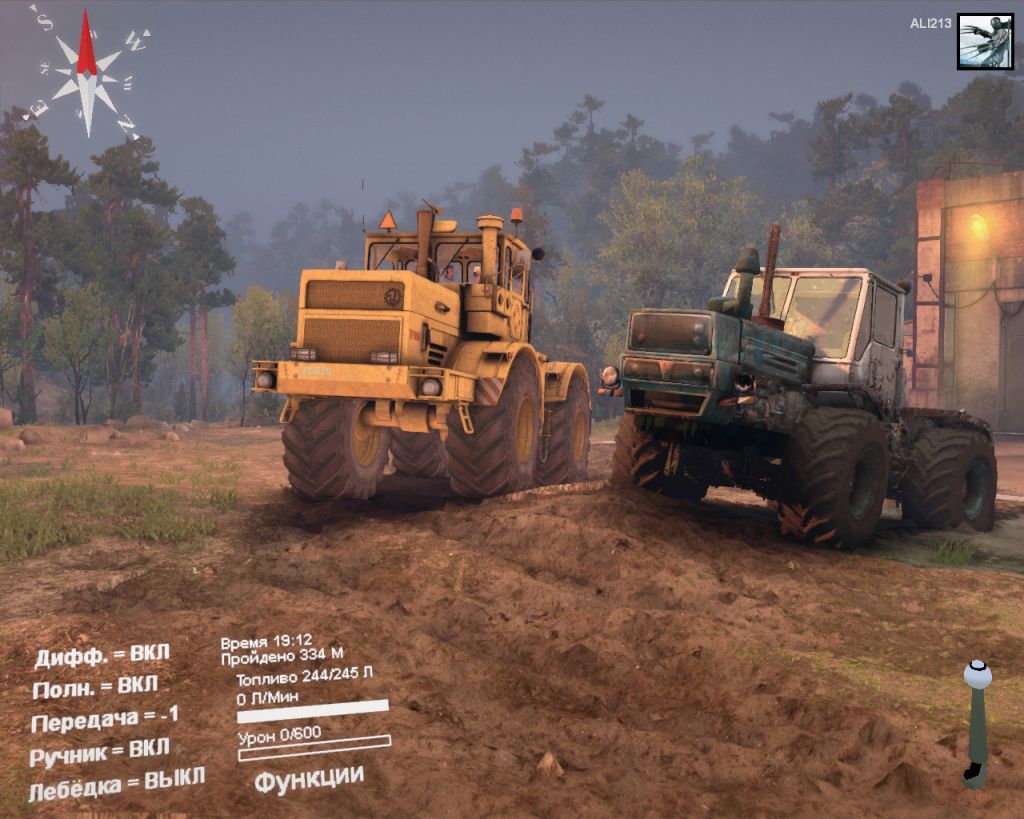1024x819 pixels.
Task: Click the compass rose
Action: (87, 72)
